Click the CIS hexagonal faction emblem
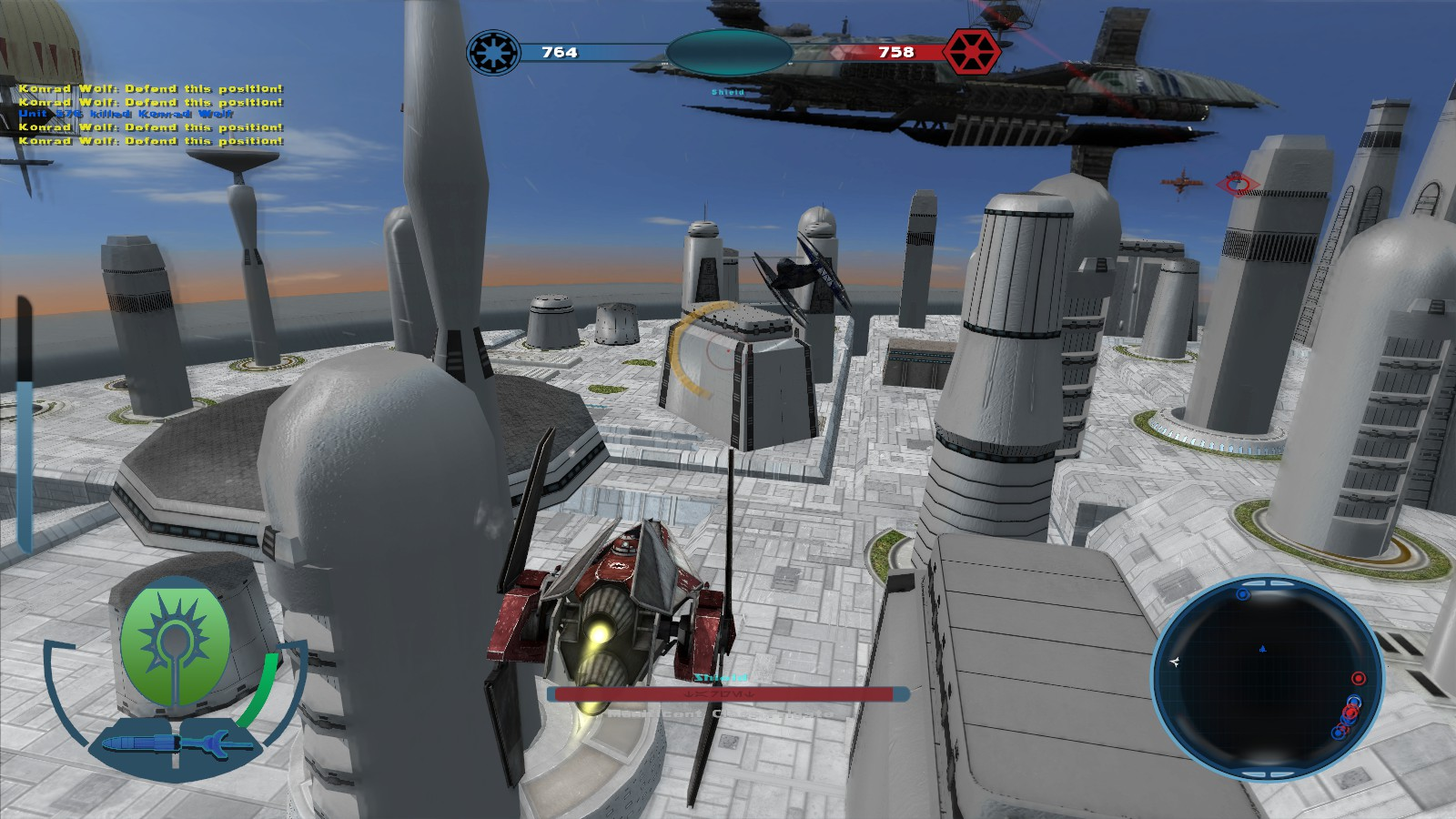This screenshot has width=1456, height=819. (971, 52)
